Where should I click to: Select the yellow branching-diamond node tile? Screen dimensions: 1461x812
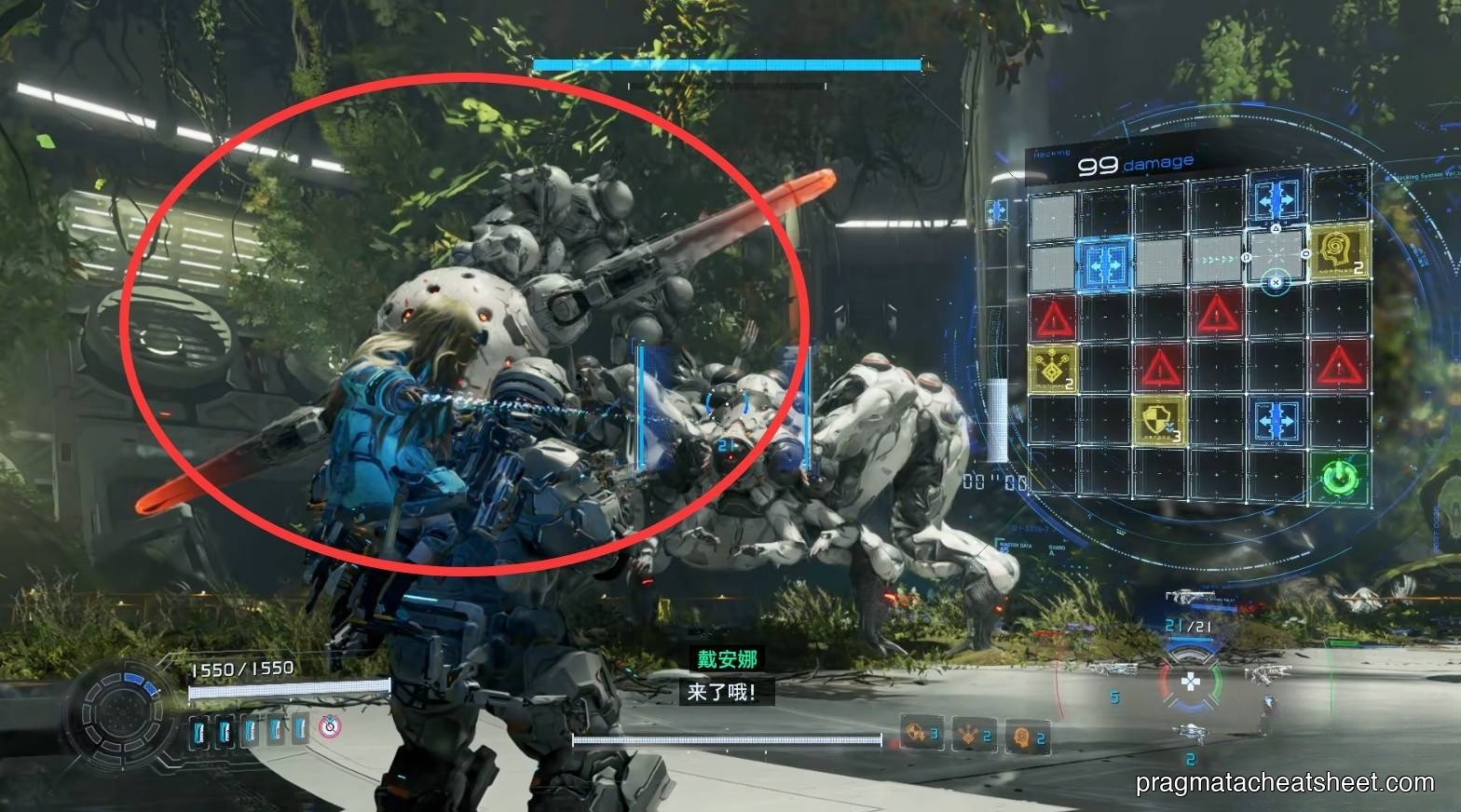[1053, 367]
